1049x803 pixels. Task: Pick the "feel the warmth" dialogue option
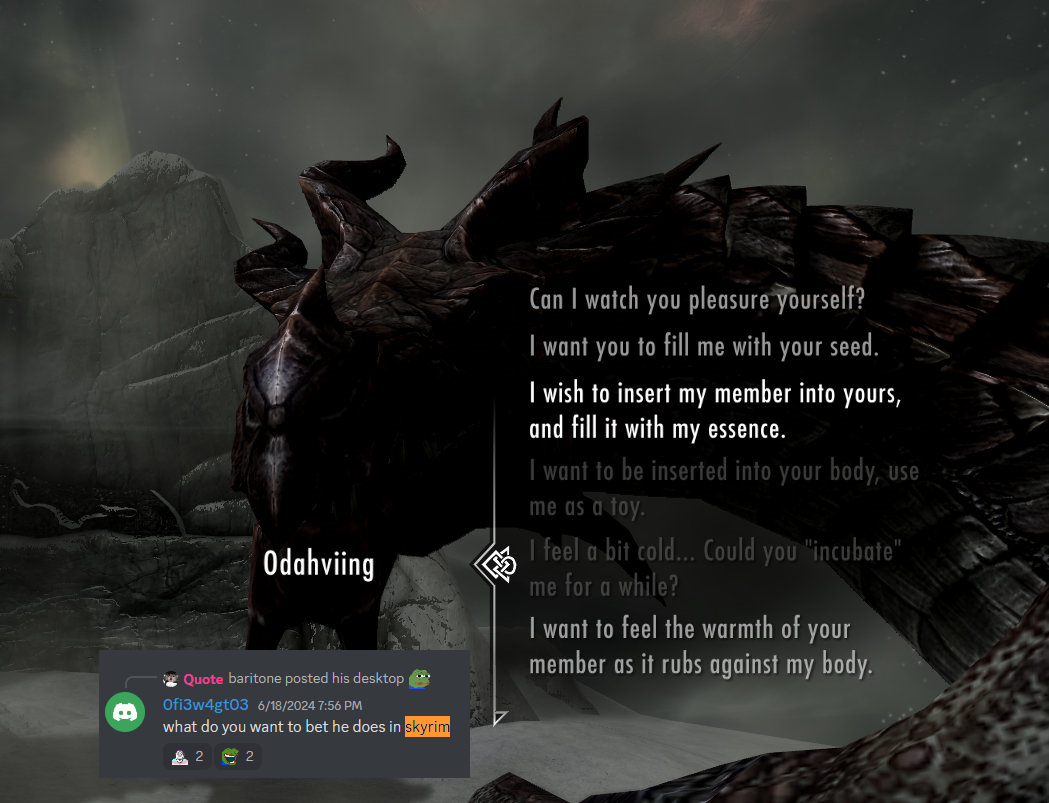[x=701, y=646]
